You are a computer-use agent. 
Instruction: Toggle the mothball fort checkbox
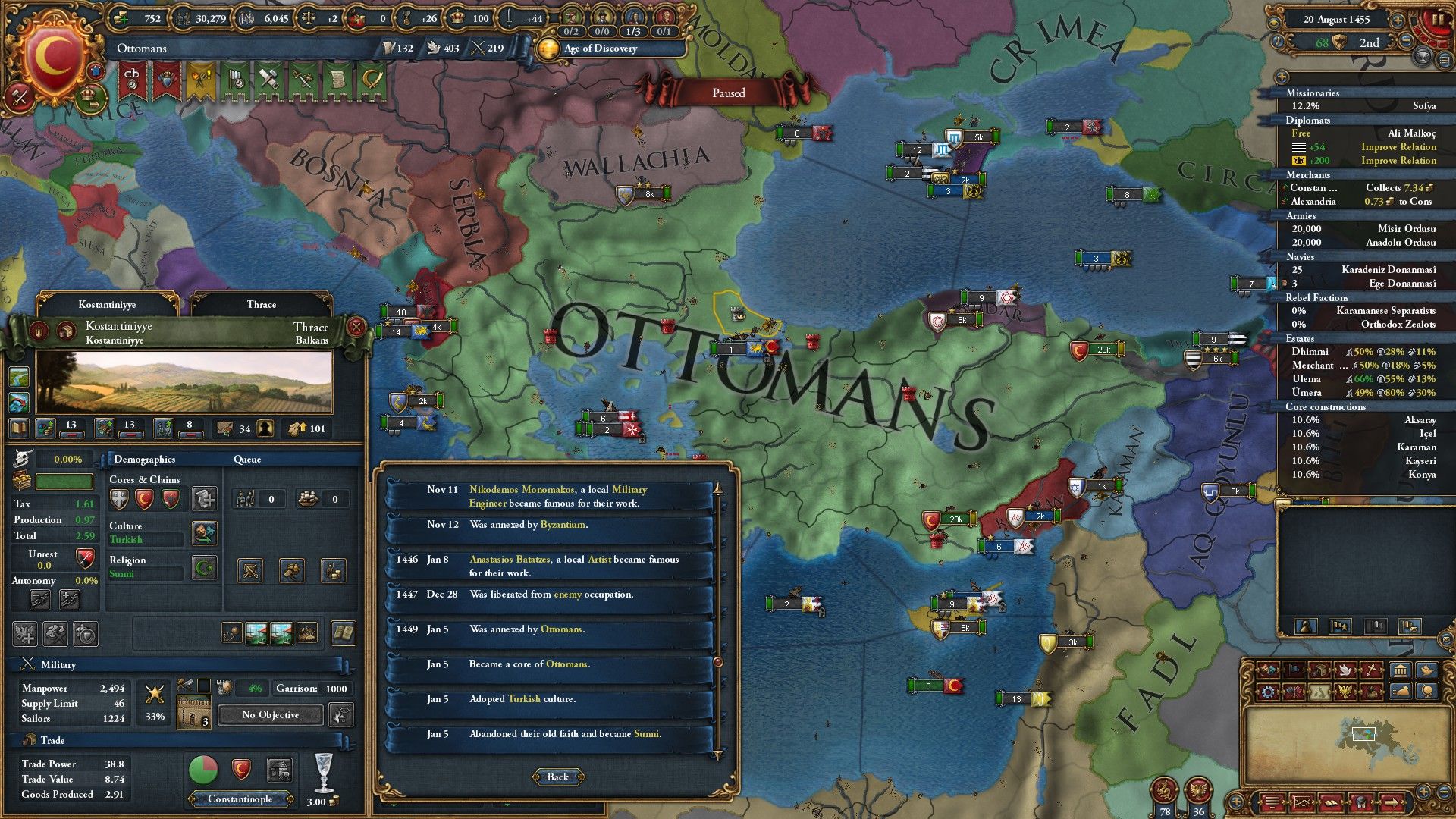pos(203,685)
